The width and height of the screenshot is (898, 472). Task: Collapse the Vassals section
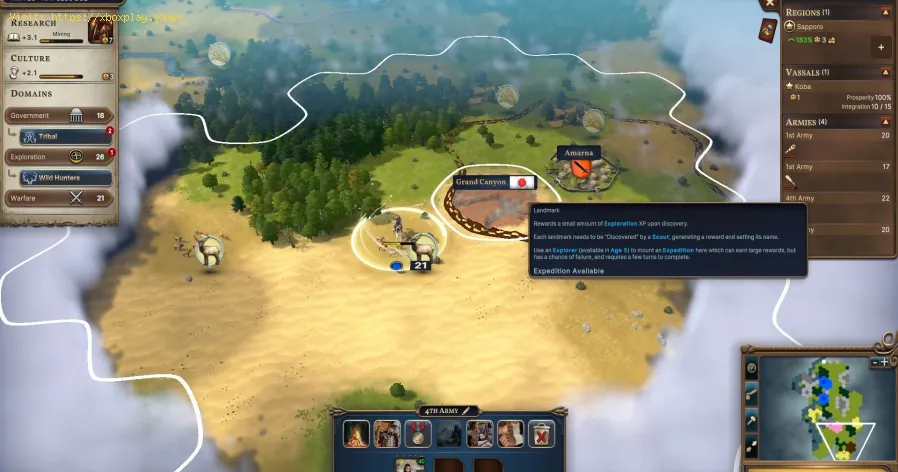[x=885, y=73]
